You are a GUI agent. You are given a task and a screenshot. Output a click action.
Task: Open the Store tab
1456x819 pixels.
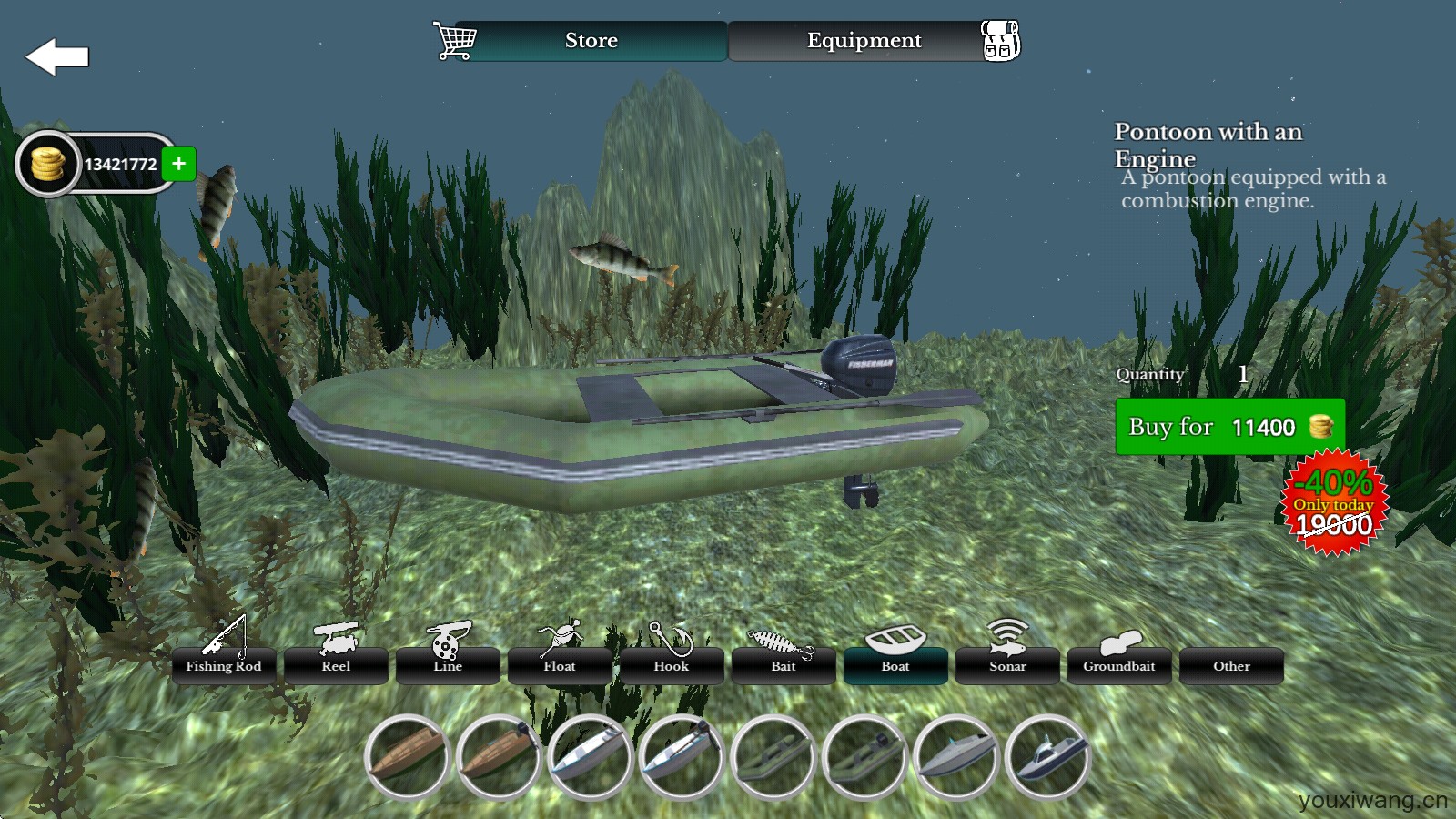[x=591, y=41]
